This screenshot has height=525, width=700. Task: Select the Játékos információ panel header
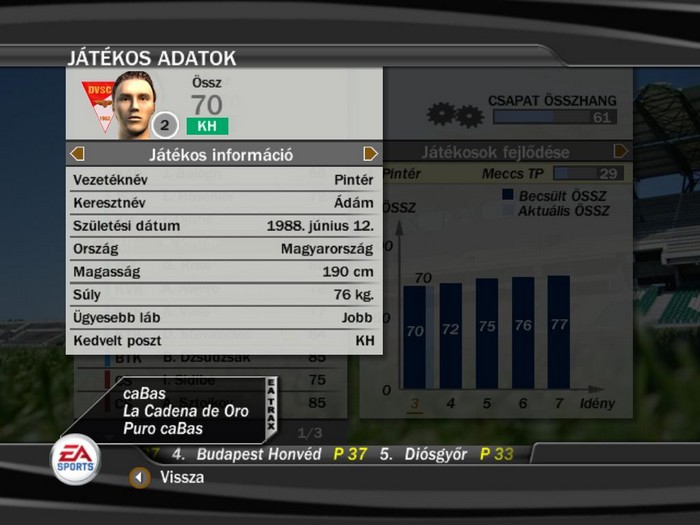coord(222,155)
